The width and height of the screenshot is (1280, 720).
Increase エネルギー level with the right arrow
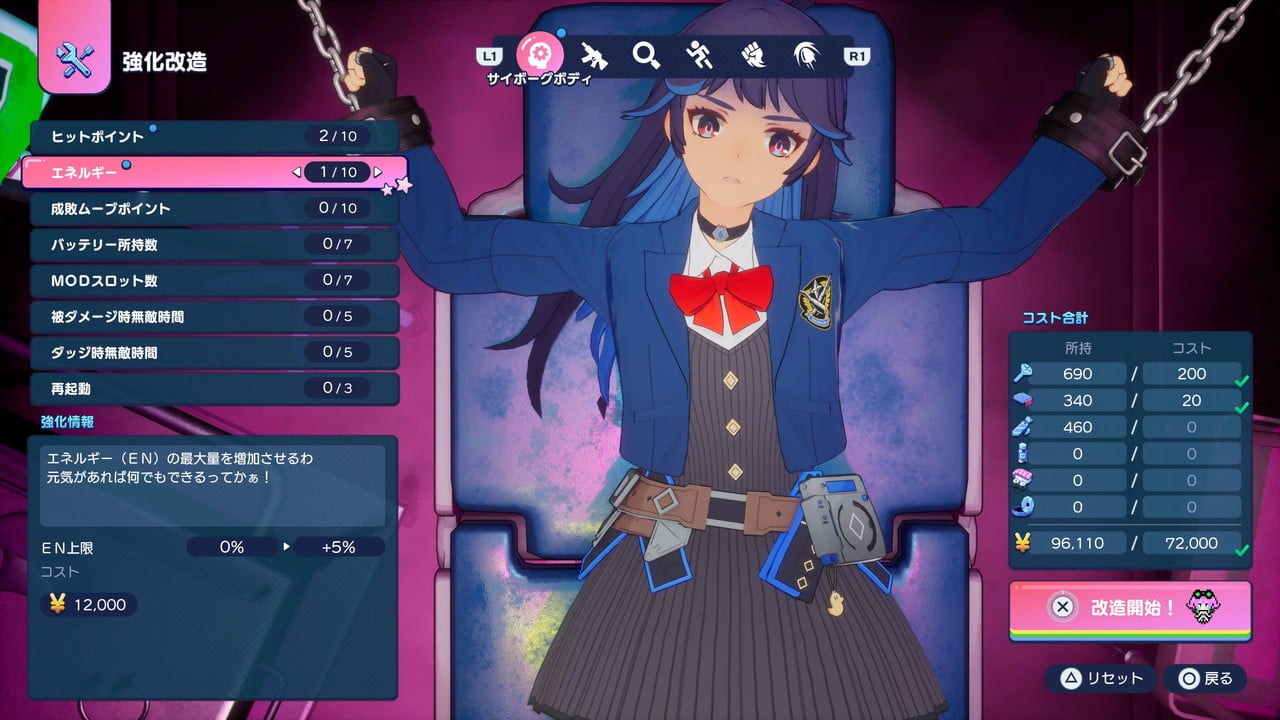click(378, 172)
